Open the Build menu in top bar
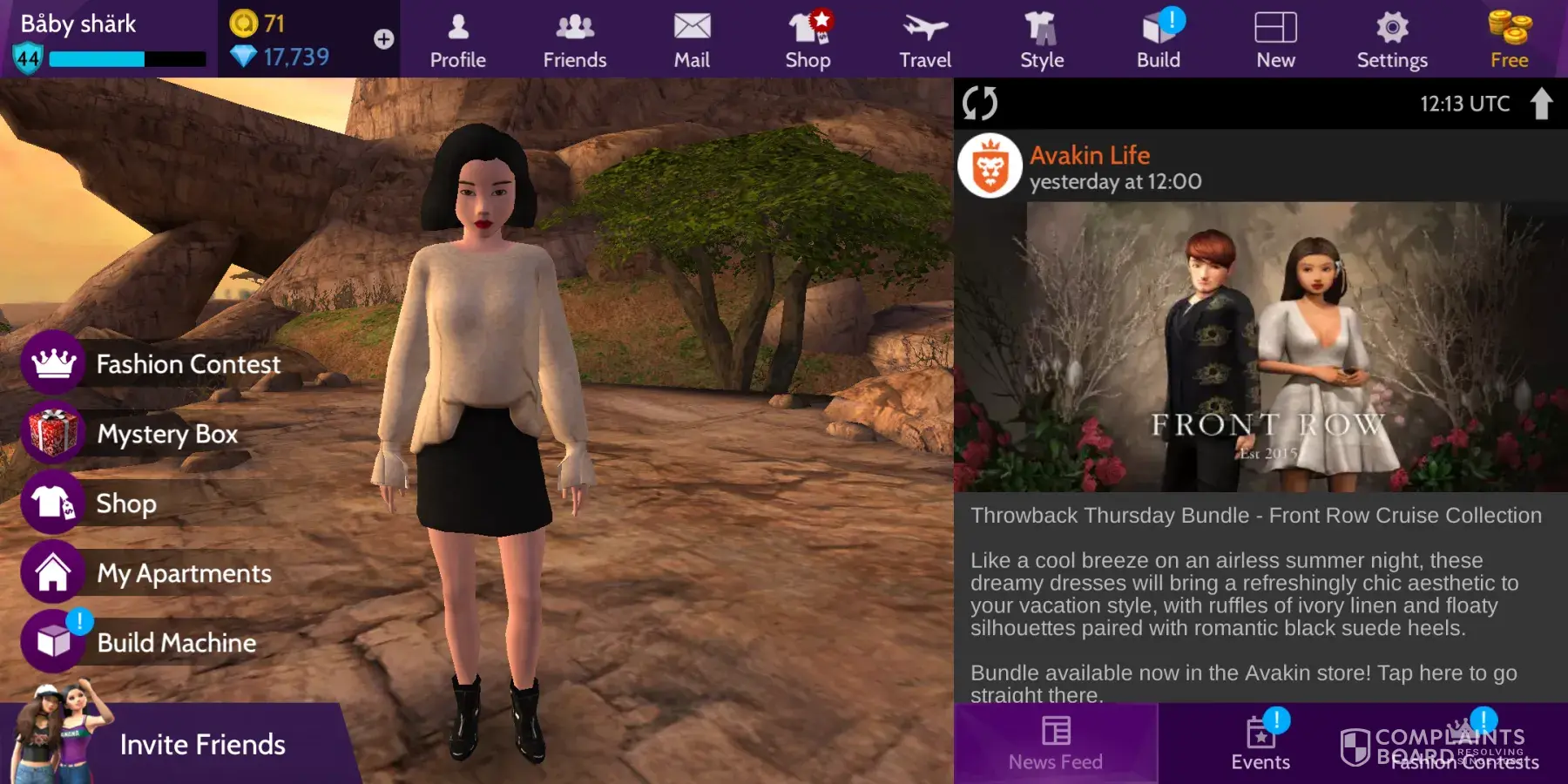 pyautogui.click(x=1159, y=40)
